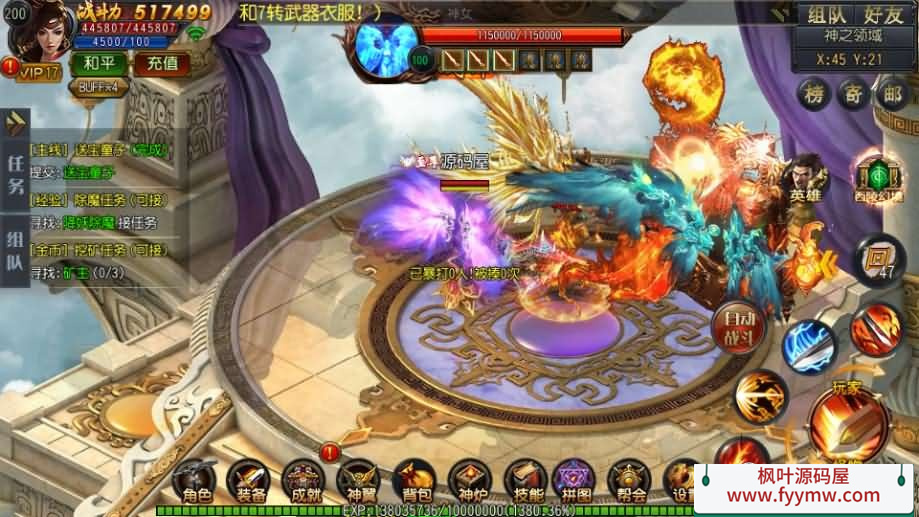The image size is (919, 517).
Task: Open the 装备 equipment menu
Action: tap(250, 481)
